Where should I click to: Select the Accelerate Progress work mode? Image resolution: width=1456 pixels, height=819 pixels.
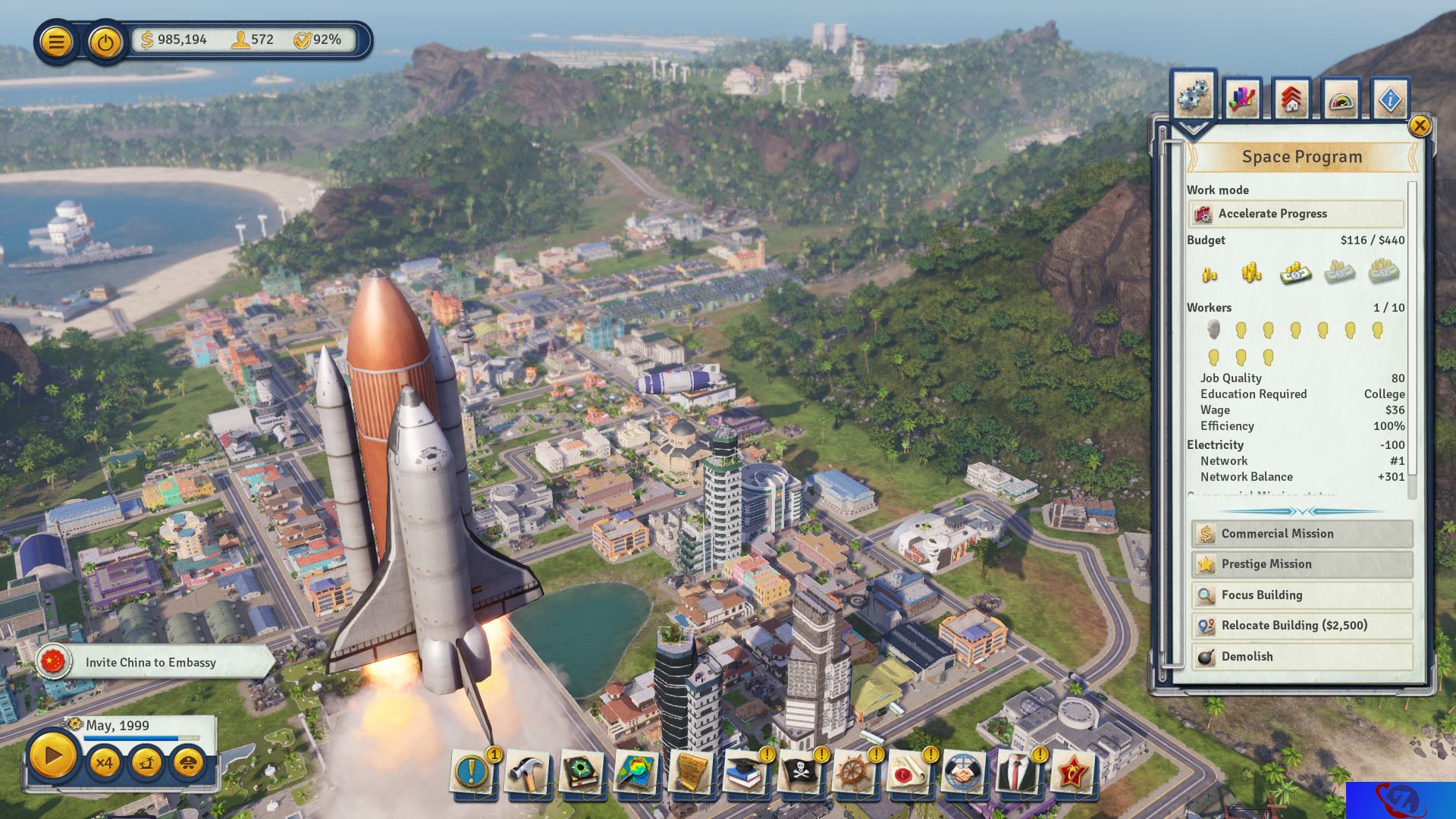click(x=1296, y=214)
